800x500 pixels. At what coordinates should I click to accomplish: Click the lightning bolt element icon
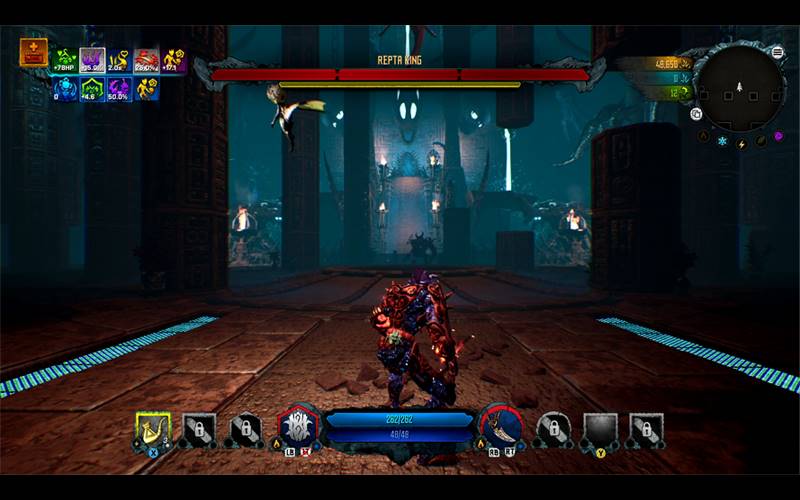pyautogui.click(x=741, y=143)
